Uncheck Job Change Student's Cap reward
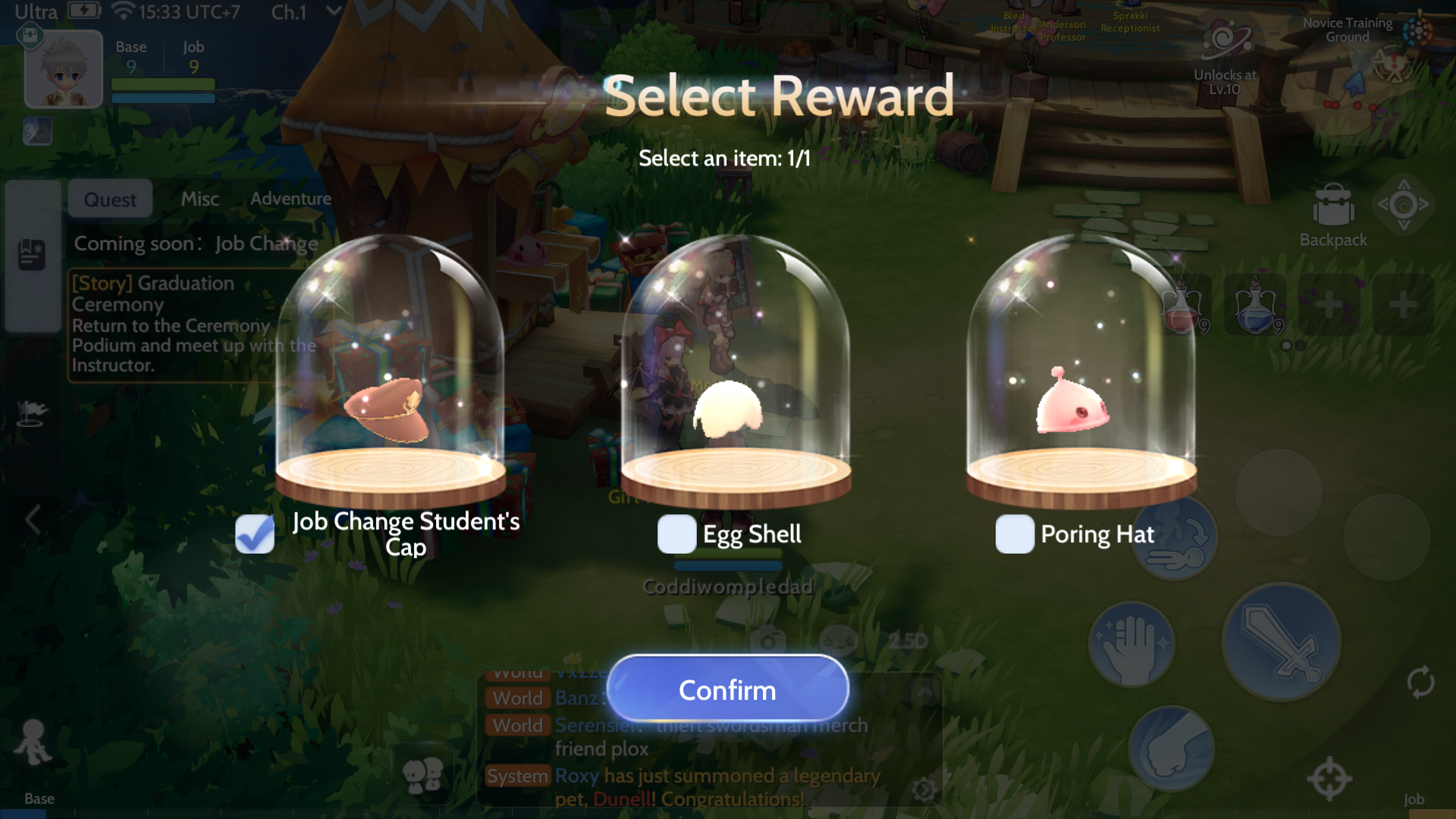This screenshot has height=819, width=1456. point(254,534)
